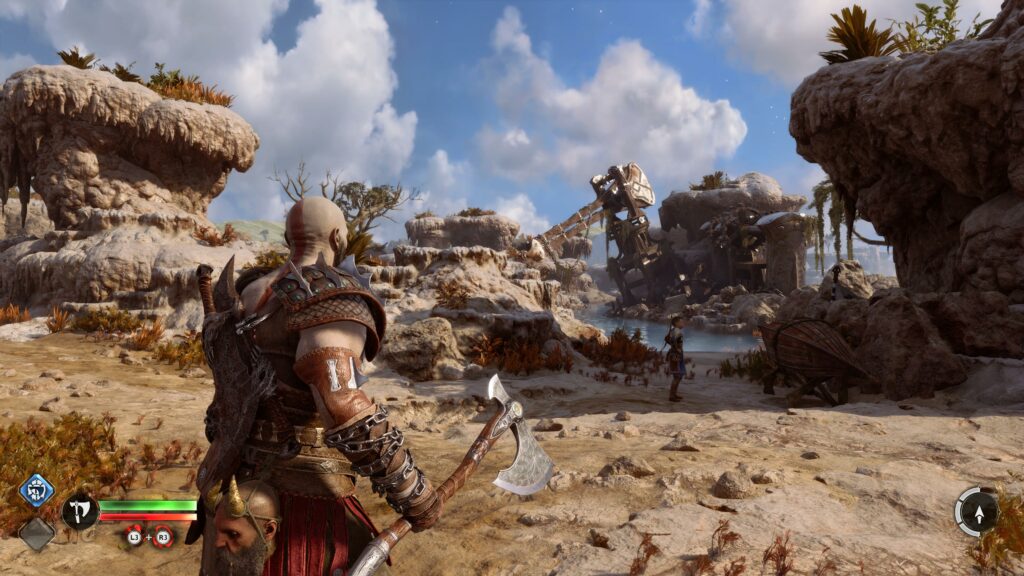Activate the blue diamond ability icon
The image size is (1024, 576).
(x=36, y=491)
